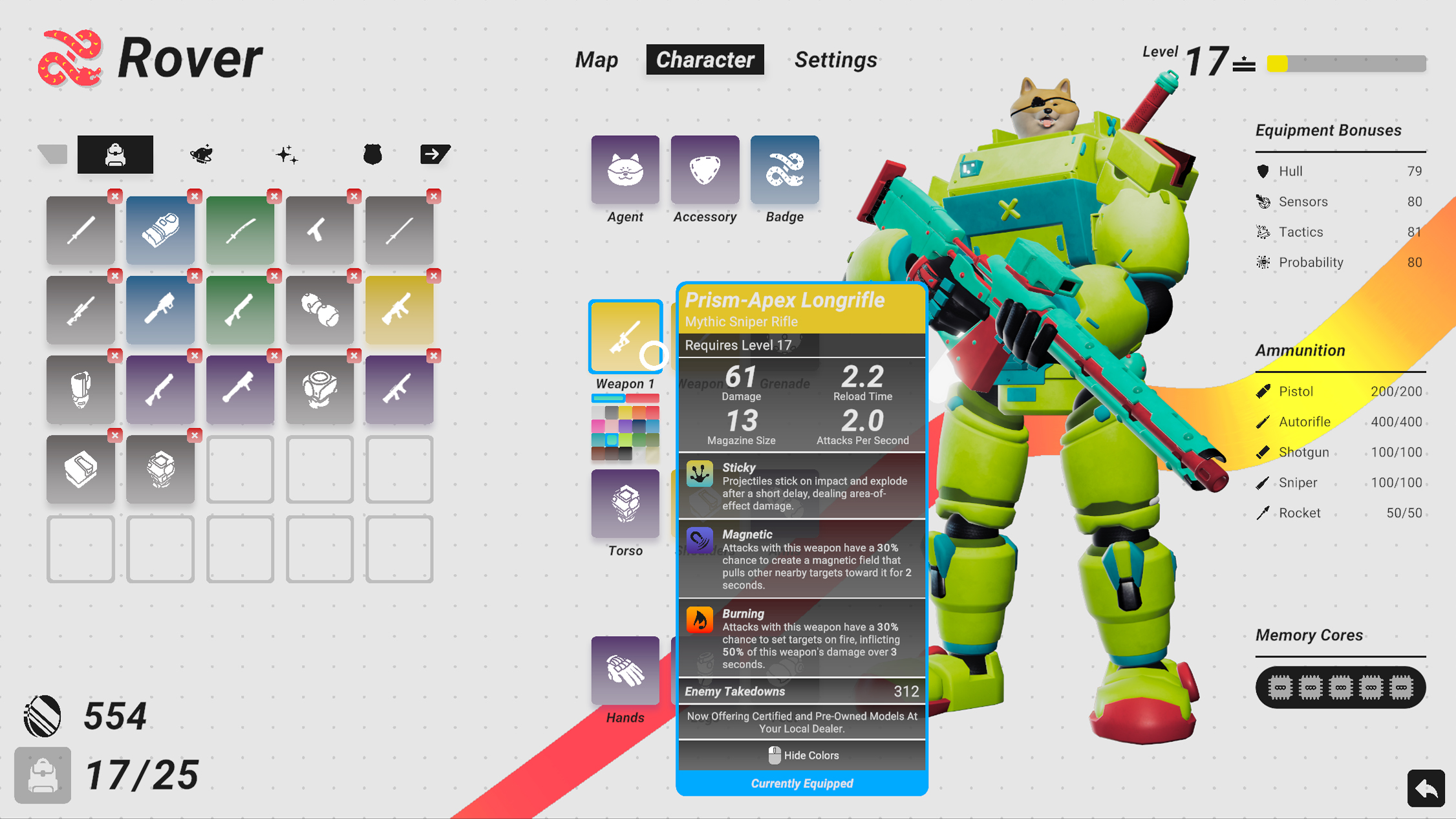1456x819 pixels.
Task: Remove the yellow sniper rifle from inventory
Action: [x=433, y=276]
